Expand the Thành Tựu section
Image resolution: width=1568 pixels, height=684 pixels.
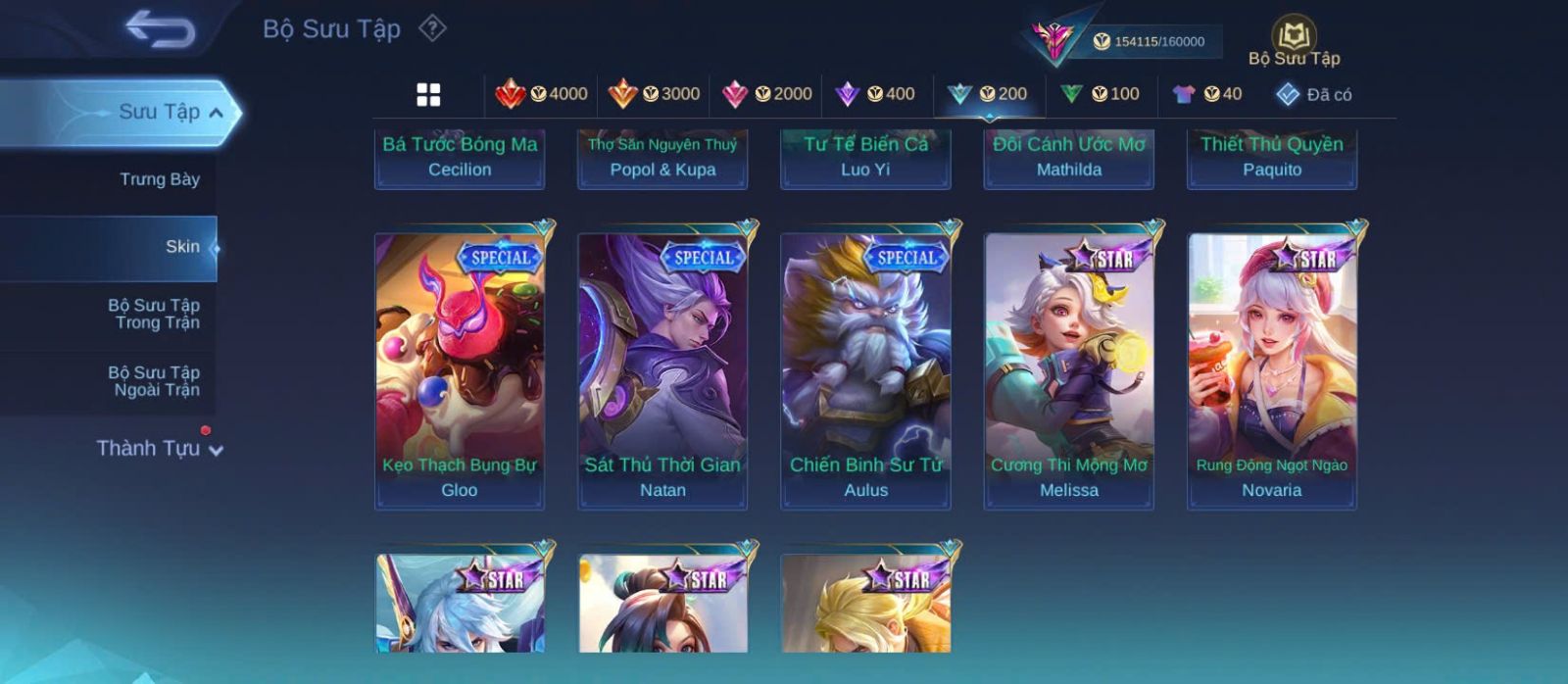coord(159,449)
